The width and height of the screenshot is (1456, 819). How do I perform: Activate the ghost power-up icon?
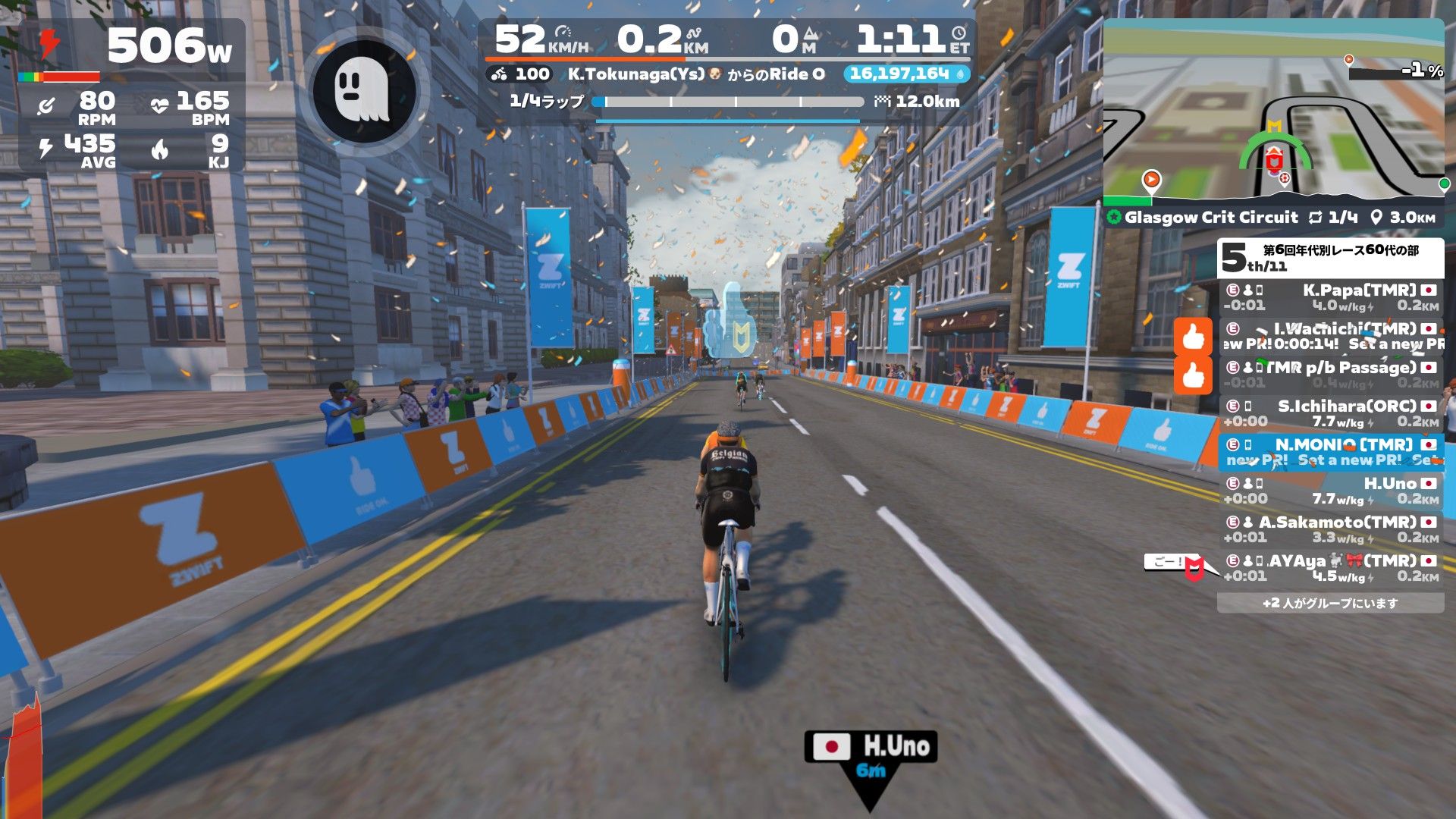pos(363,90)
